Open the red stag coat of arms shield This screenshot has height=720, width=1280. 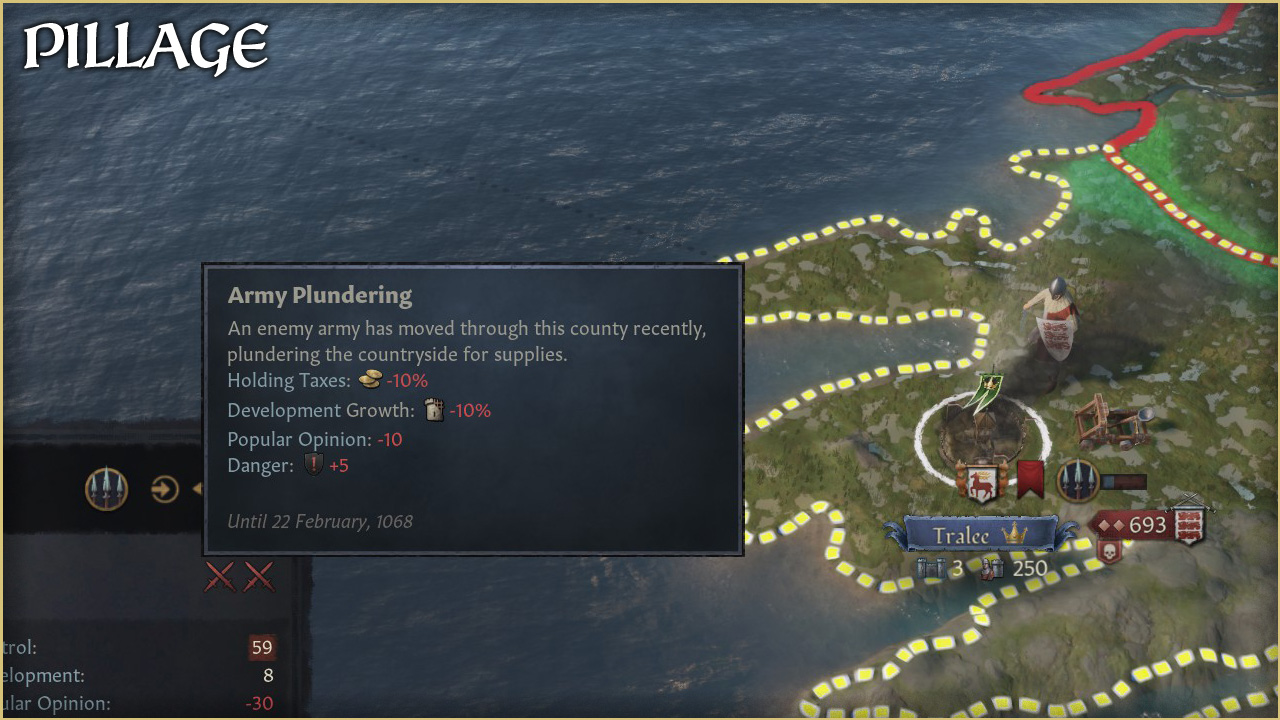[977, 482]
